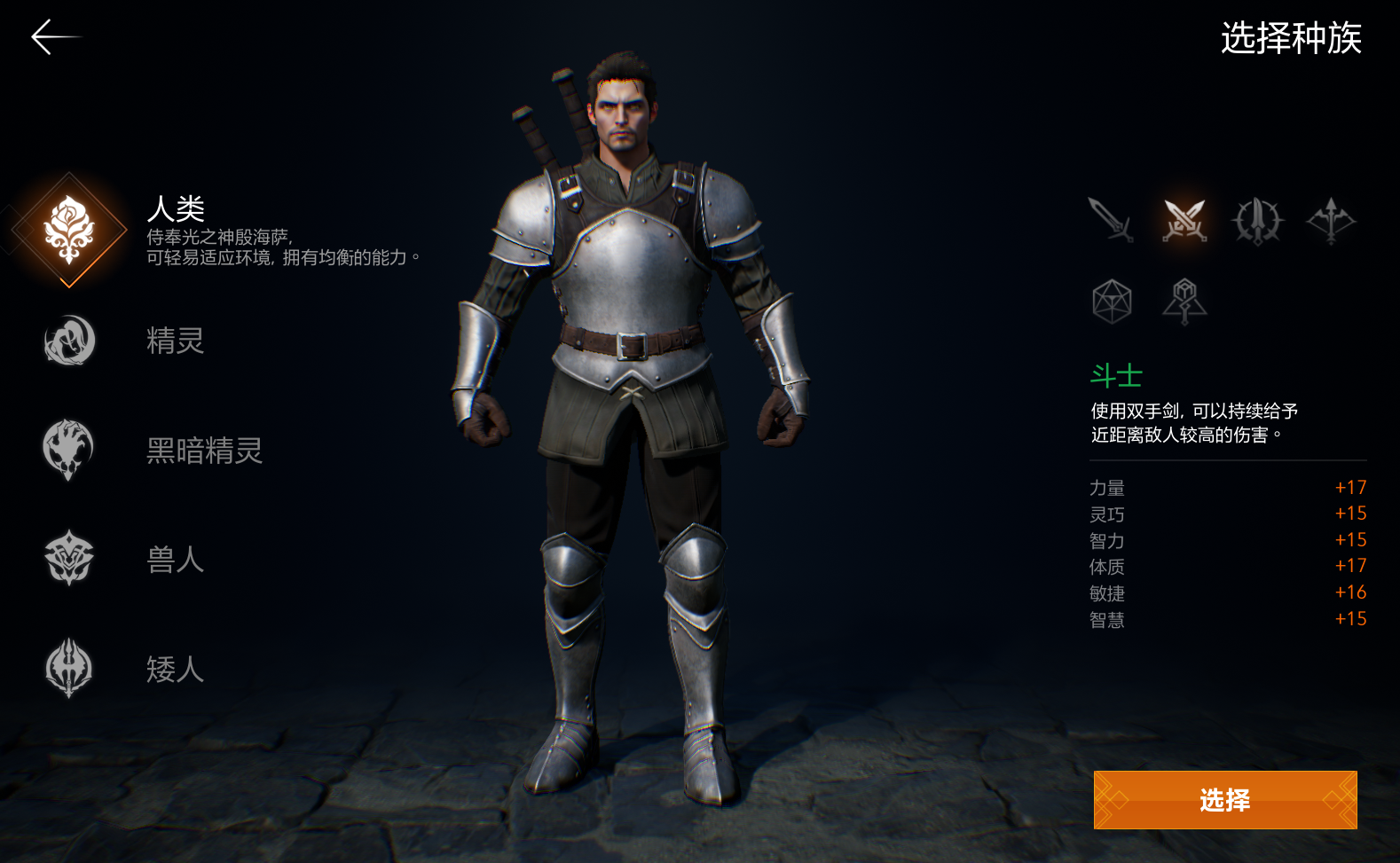Pick the triangle staff class icon

(1184, 302)
